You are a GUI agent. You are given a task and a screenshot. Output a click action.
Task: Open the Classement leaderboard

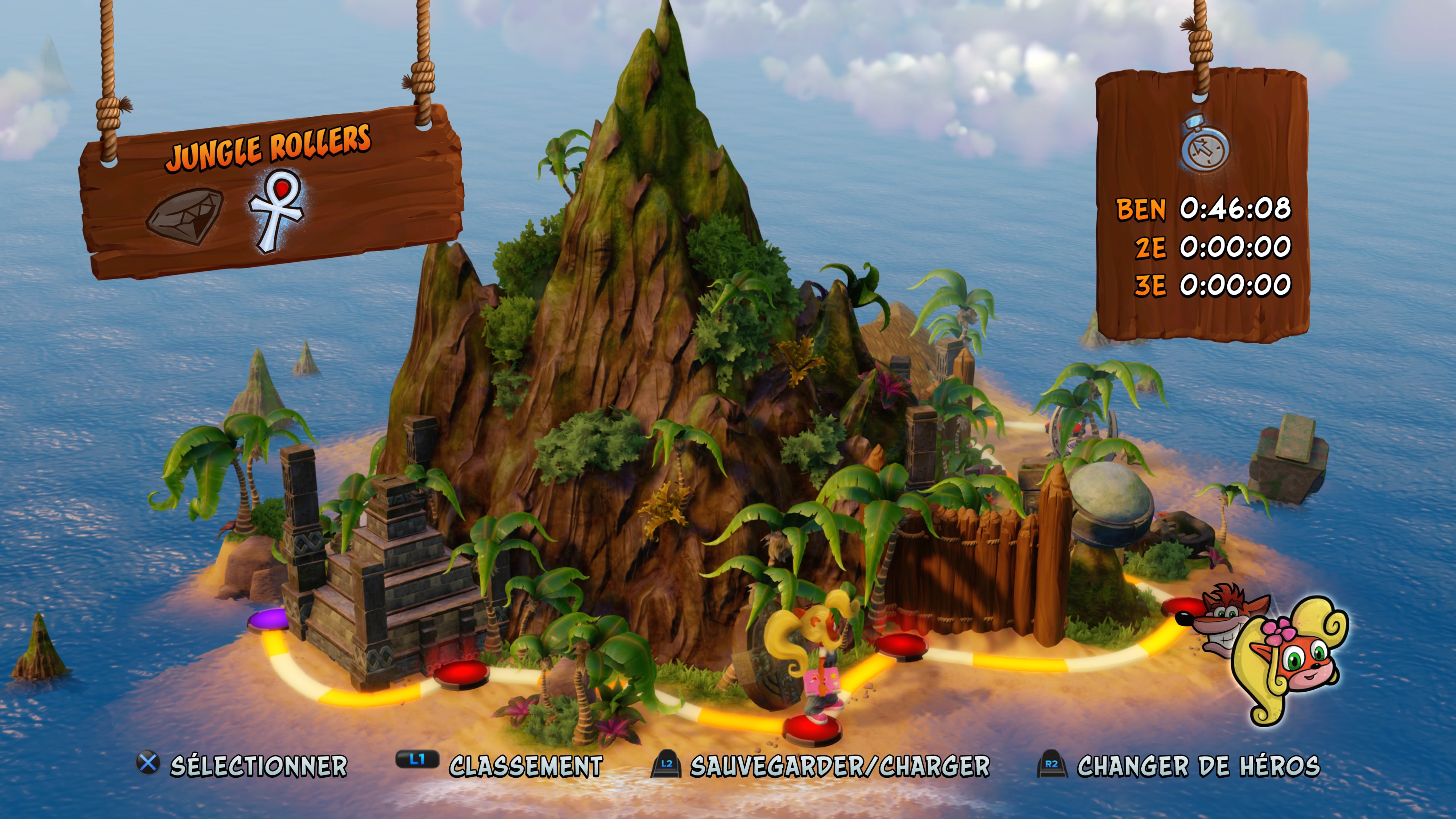click(526, 766)
